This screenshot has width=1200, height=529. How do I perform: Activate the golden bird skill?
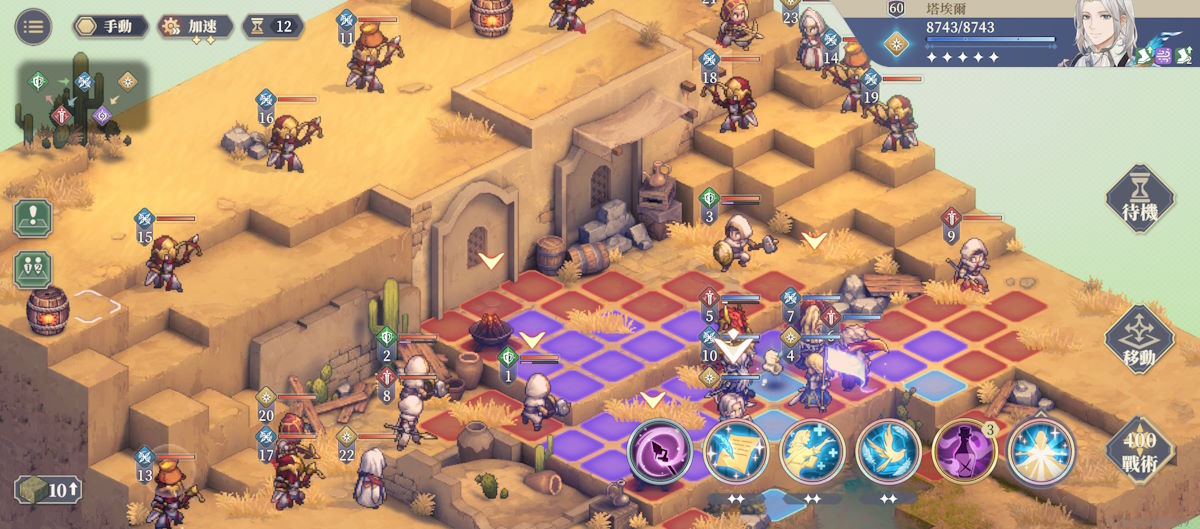tap(888, 452)
